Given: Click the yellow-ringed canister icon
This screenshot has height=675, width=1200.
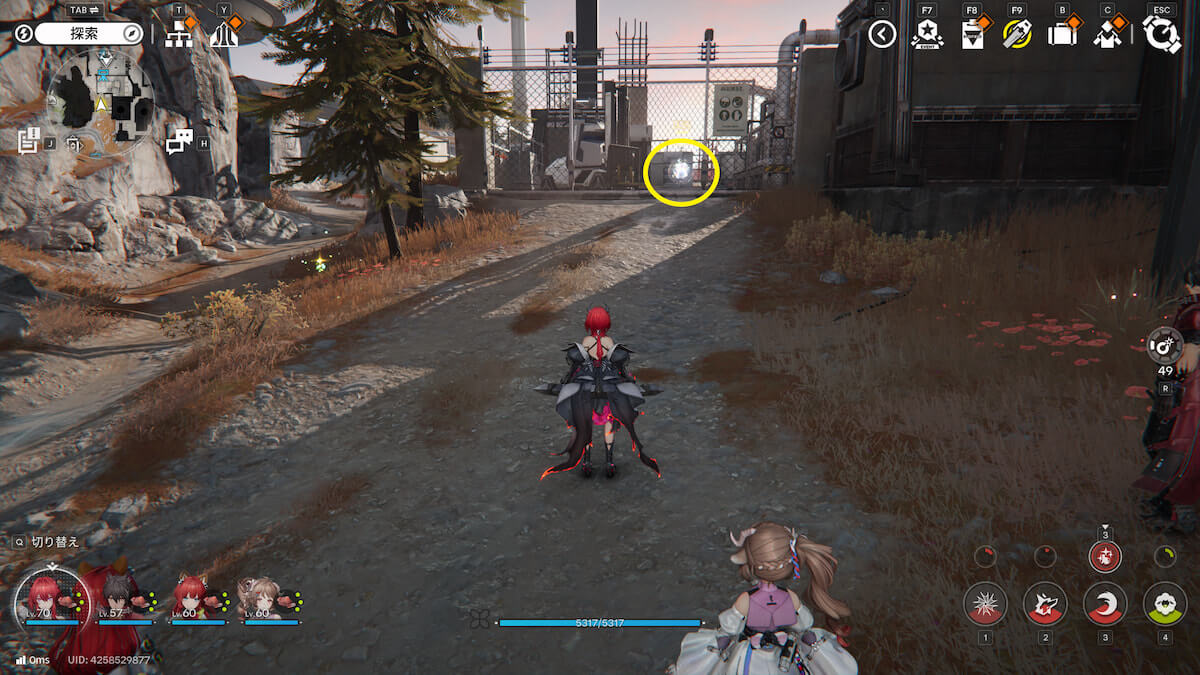Looking at the screenshot, I should (1017, 35).
